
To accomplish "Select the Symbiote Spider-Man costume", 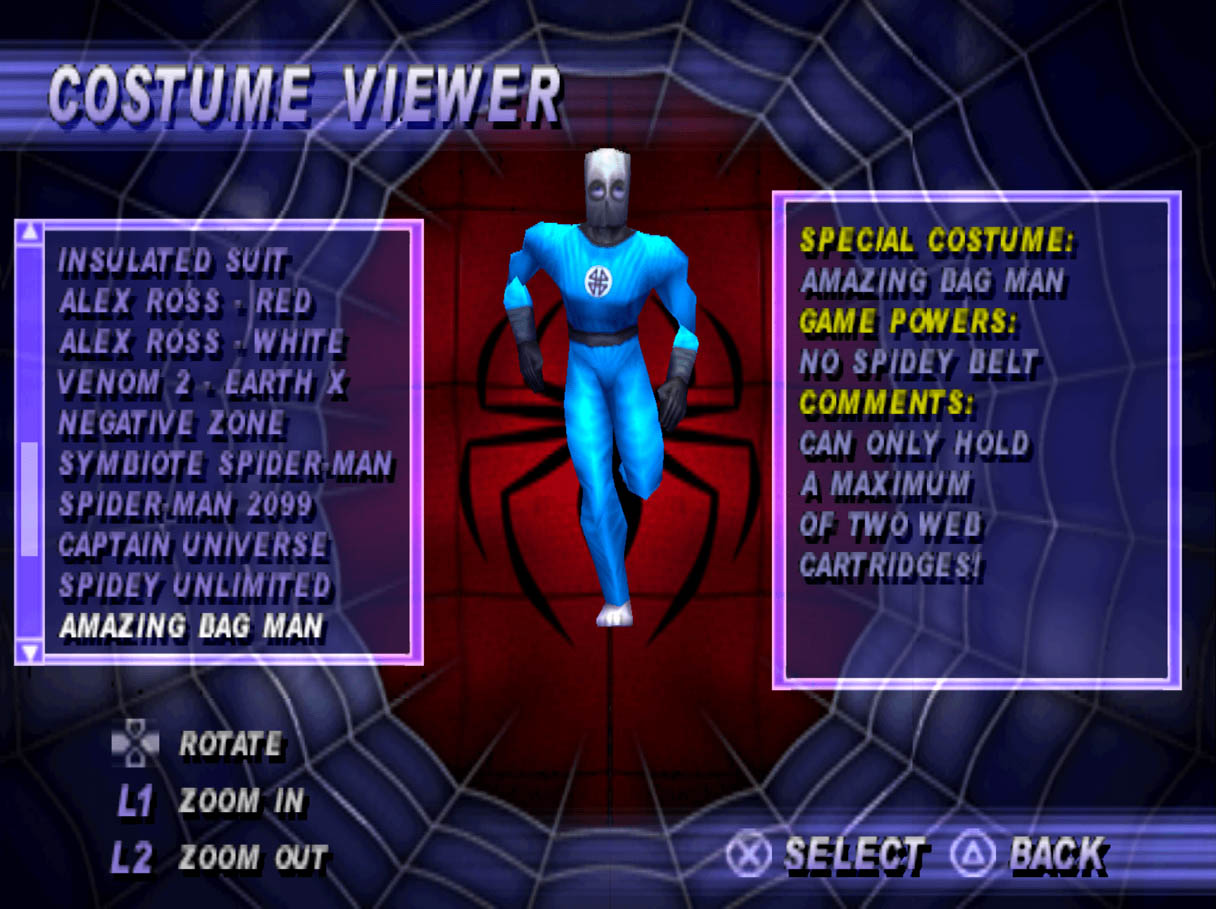I will 225,465.
